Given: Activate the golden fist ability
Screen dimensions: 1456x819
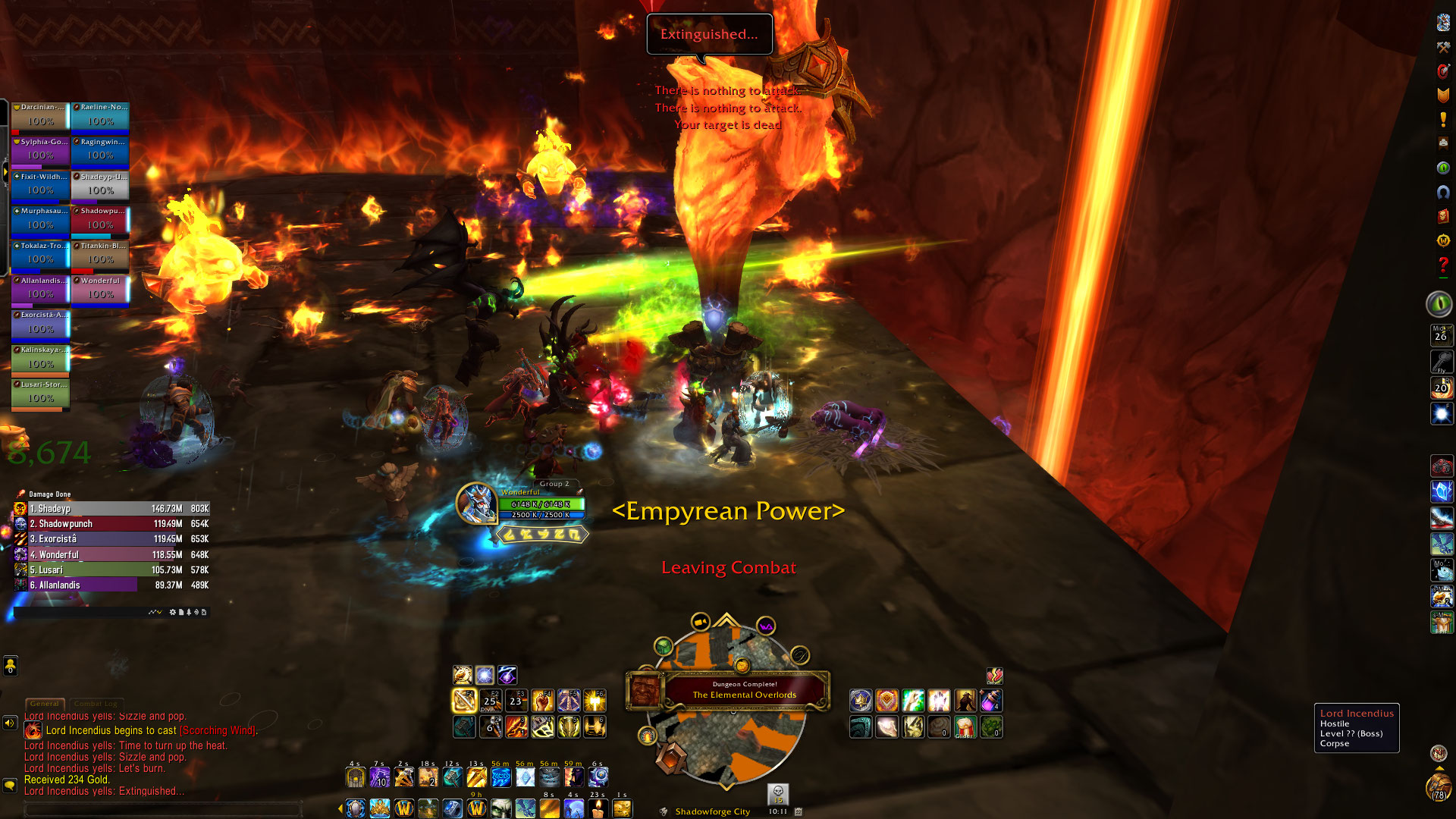Looking at the screenshot, I should pyautogui.click(x=542, y=701).
